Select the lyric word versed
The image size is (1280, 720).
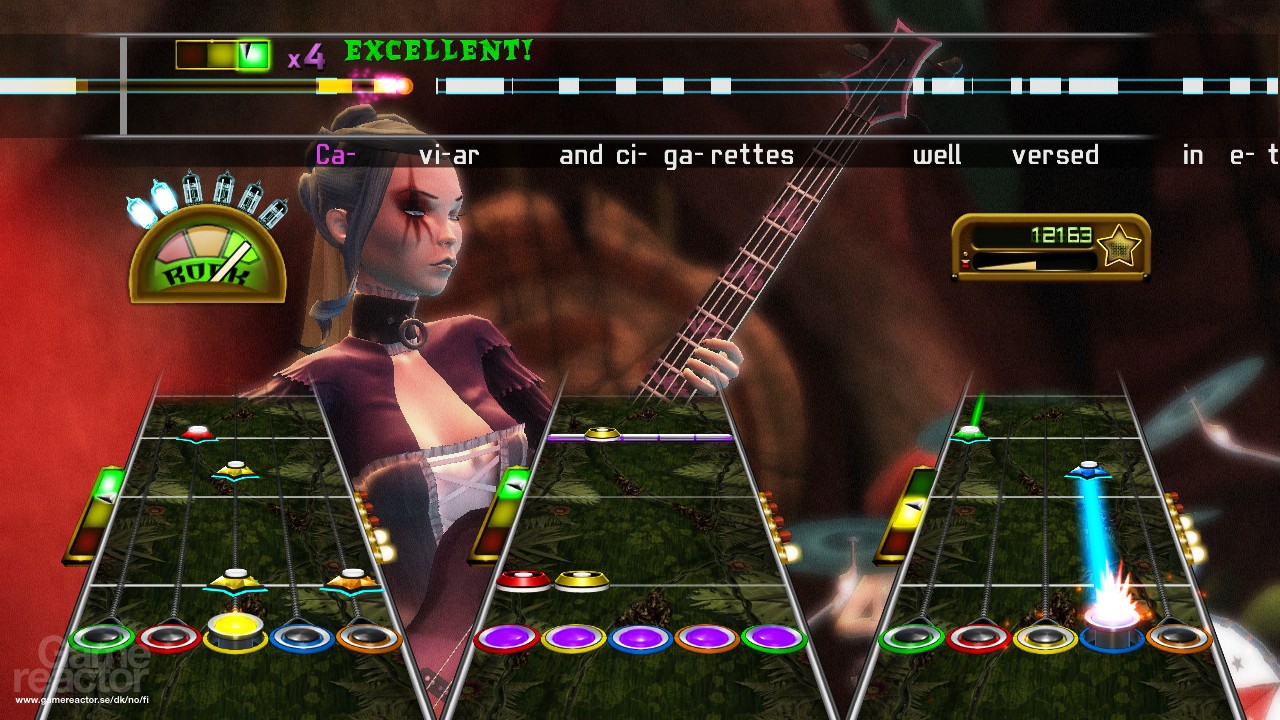1057,153
